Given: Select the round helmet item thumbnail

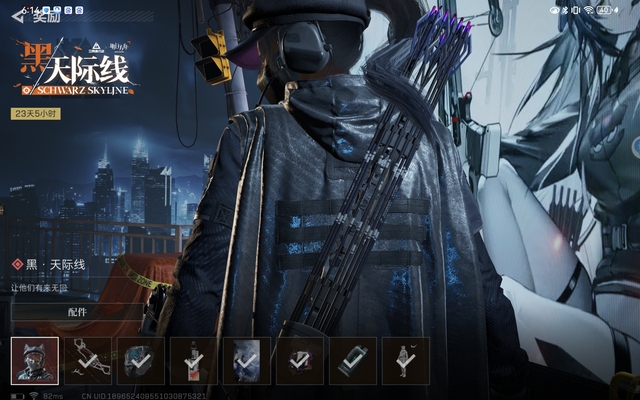Looking at the screenshot, I should pos(141,360).
